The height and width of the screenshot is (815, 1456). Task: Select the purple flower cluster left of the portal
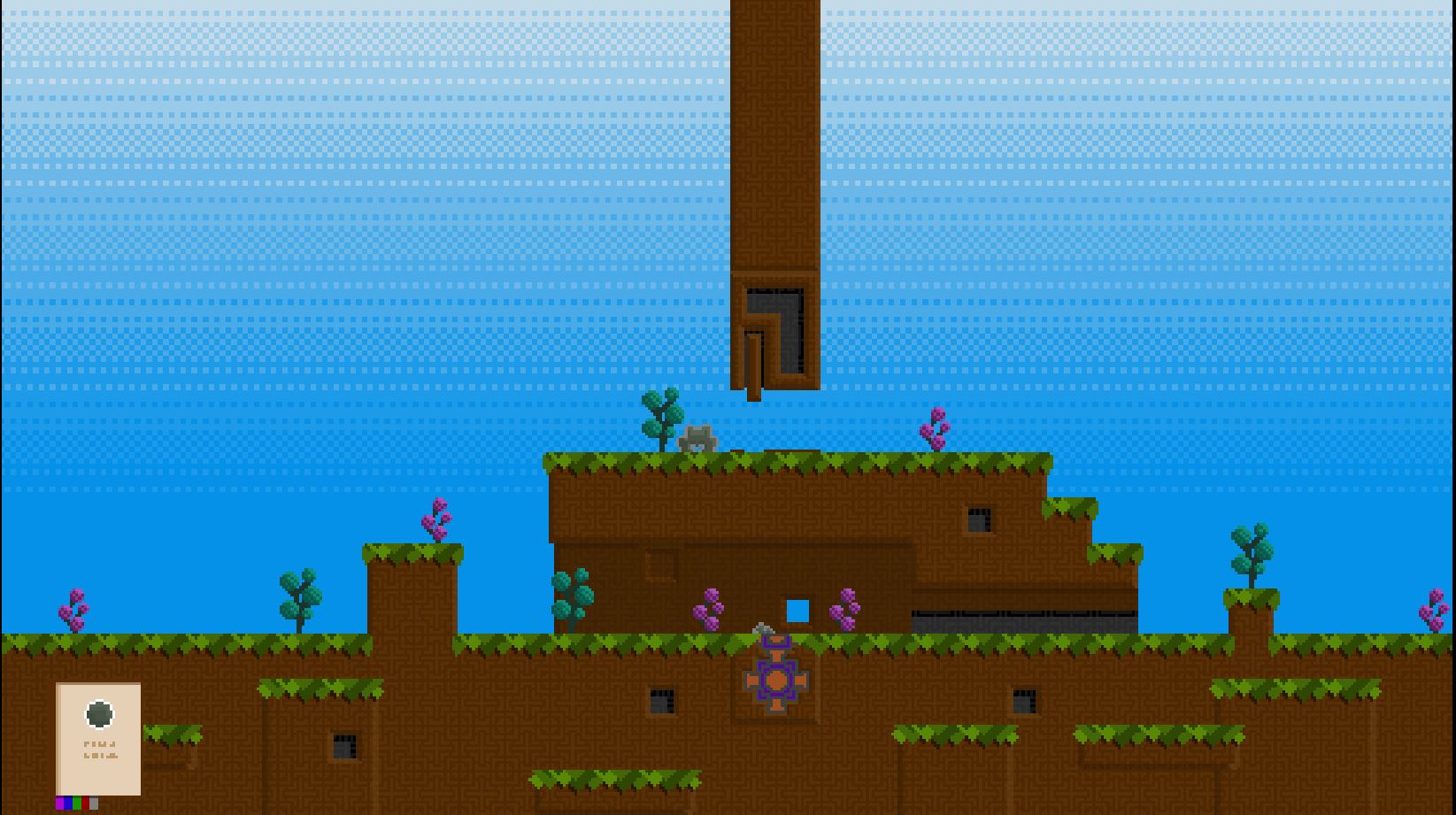(x=707, y=606)
